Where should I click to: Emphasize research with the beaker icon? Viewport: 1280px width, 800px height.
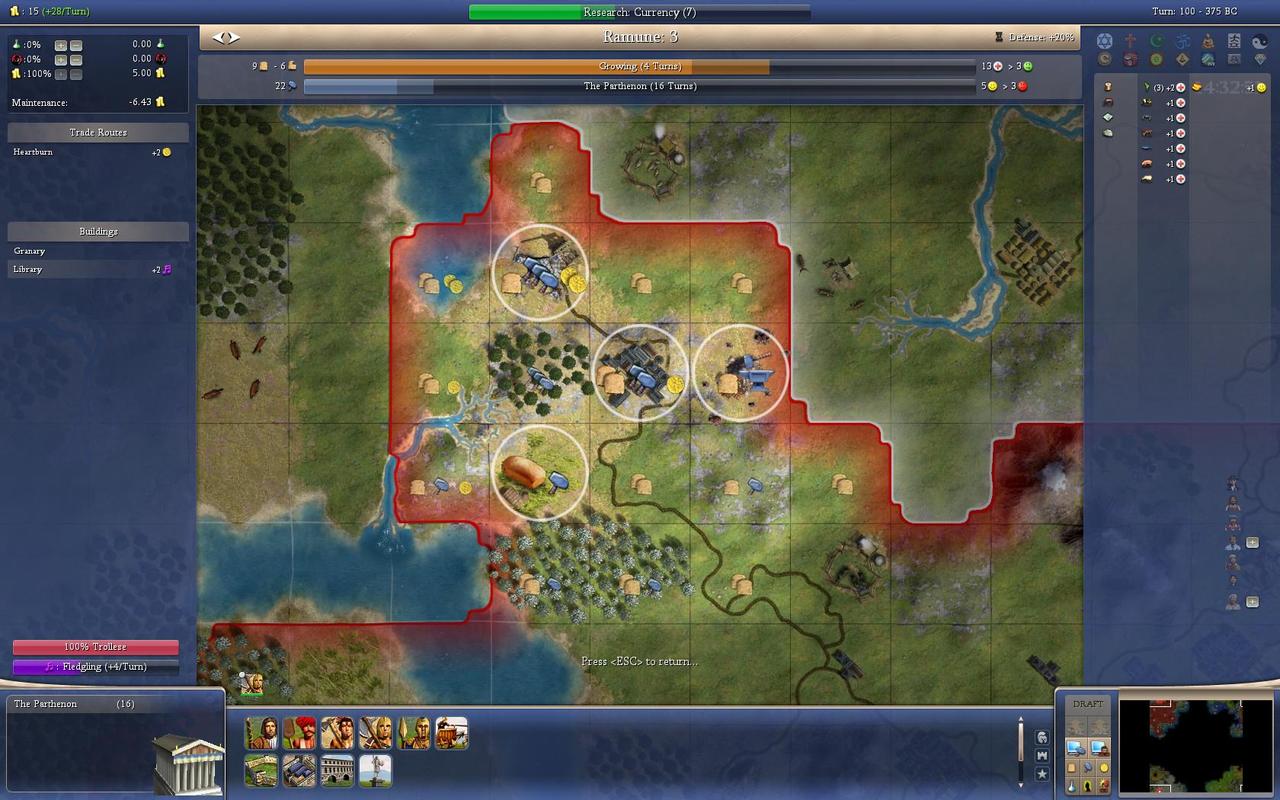pos(1072,786)
